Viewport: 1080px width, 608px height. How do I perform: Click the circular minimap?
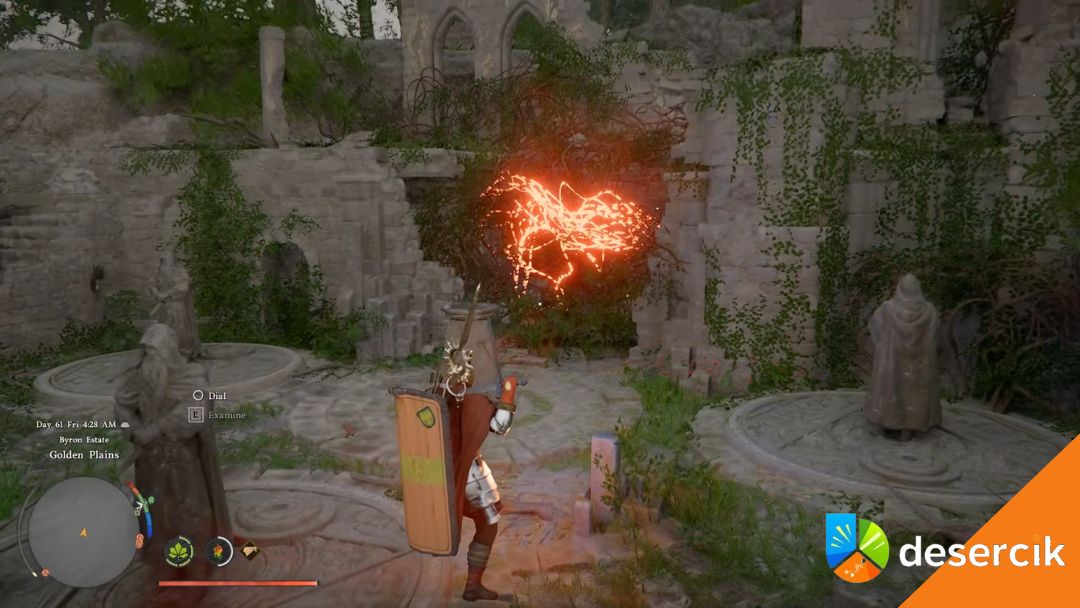coord(82,531)
